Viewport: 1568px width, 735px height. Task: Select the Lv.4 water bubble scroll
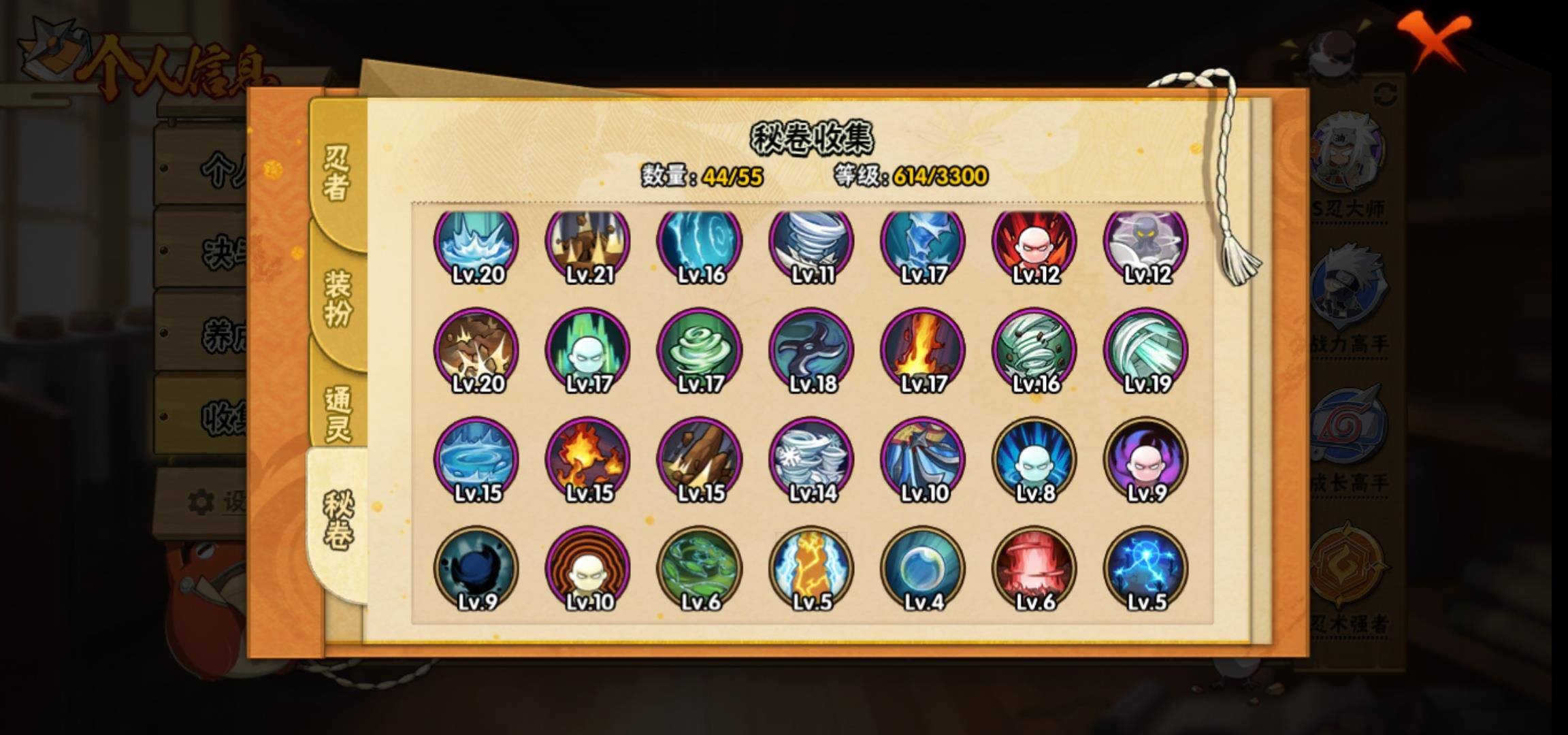pyautogui.click(x=923, y=570)
